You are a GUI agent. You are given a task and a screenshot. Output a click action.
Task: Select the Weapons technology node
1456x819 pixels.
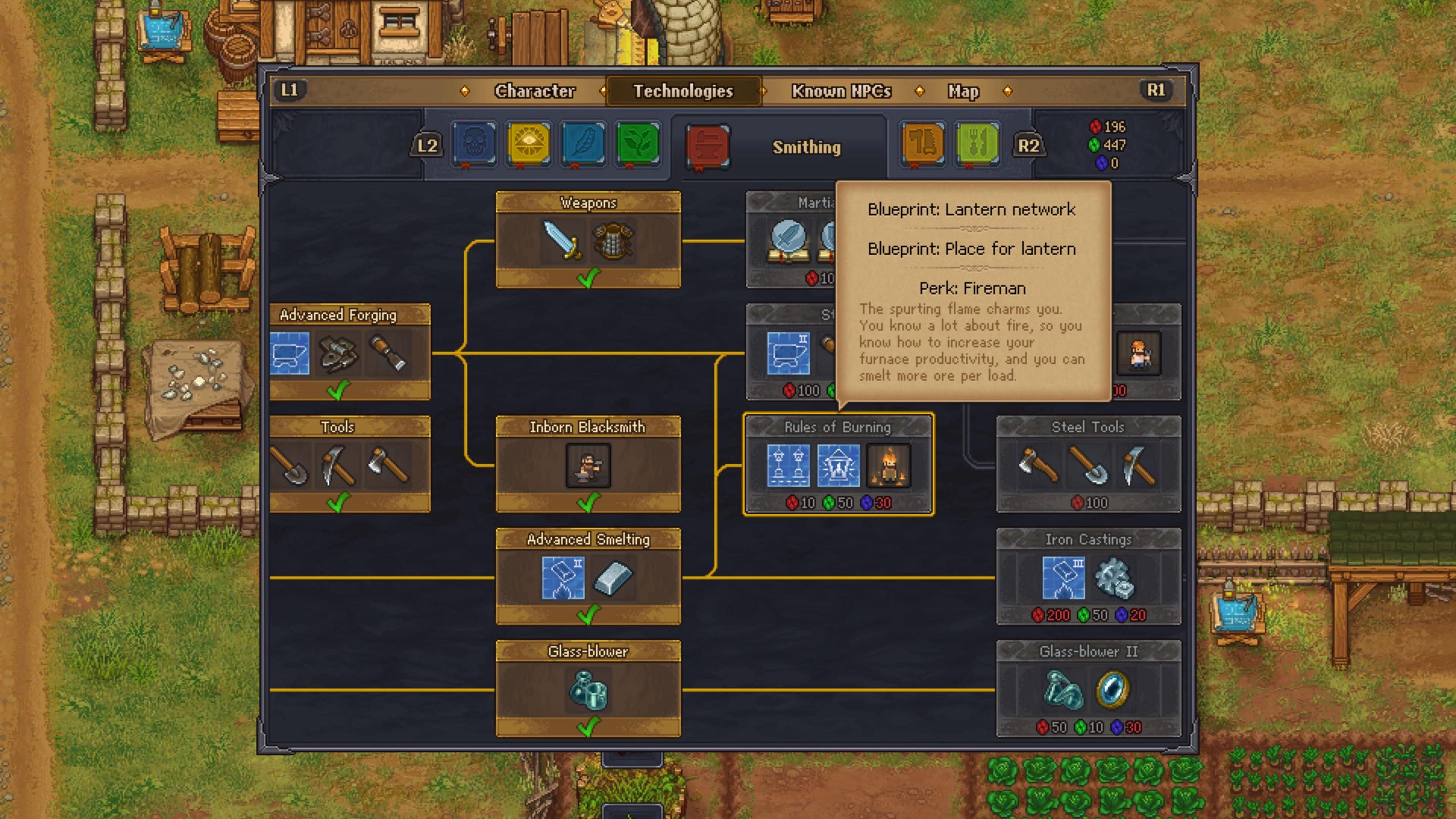(588, 240)
